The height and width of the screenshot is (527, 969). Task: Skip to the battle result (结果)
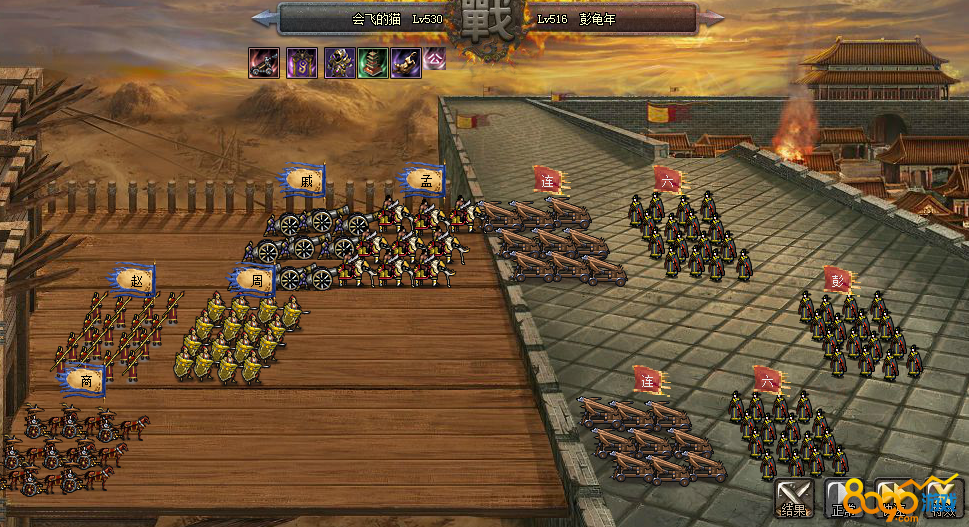(x=794, y=499)
